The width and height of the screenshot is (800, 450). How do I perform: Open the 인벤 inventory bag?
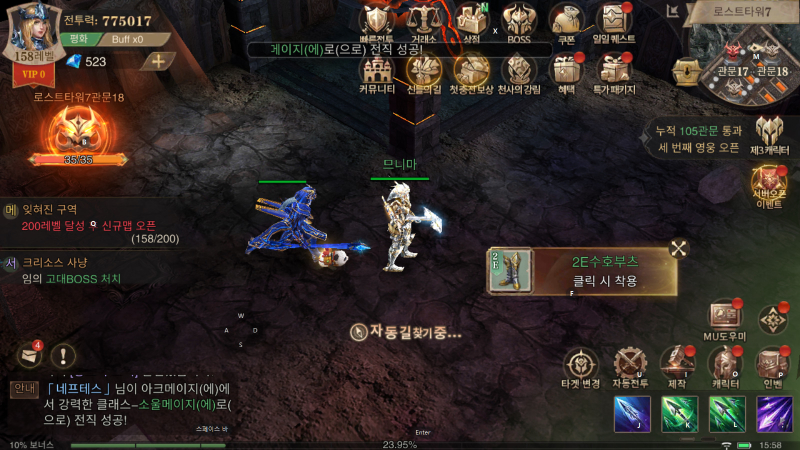[771, 365]
